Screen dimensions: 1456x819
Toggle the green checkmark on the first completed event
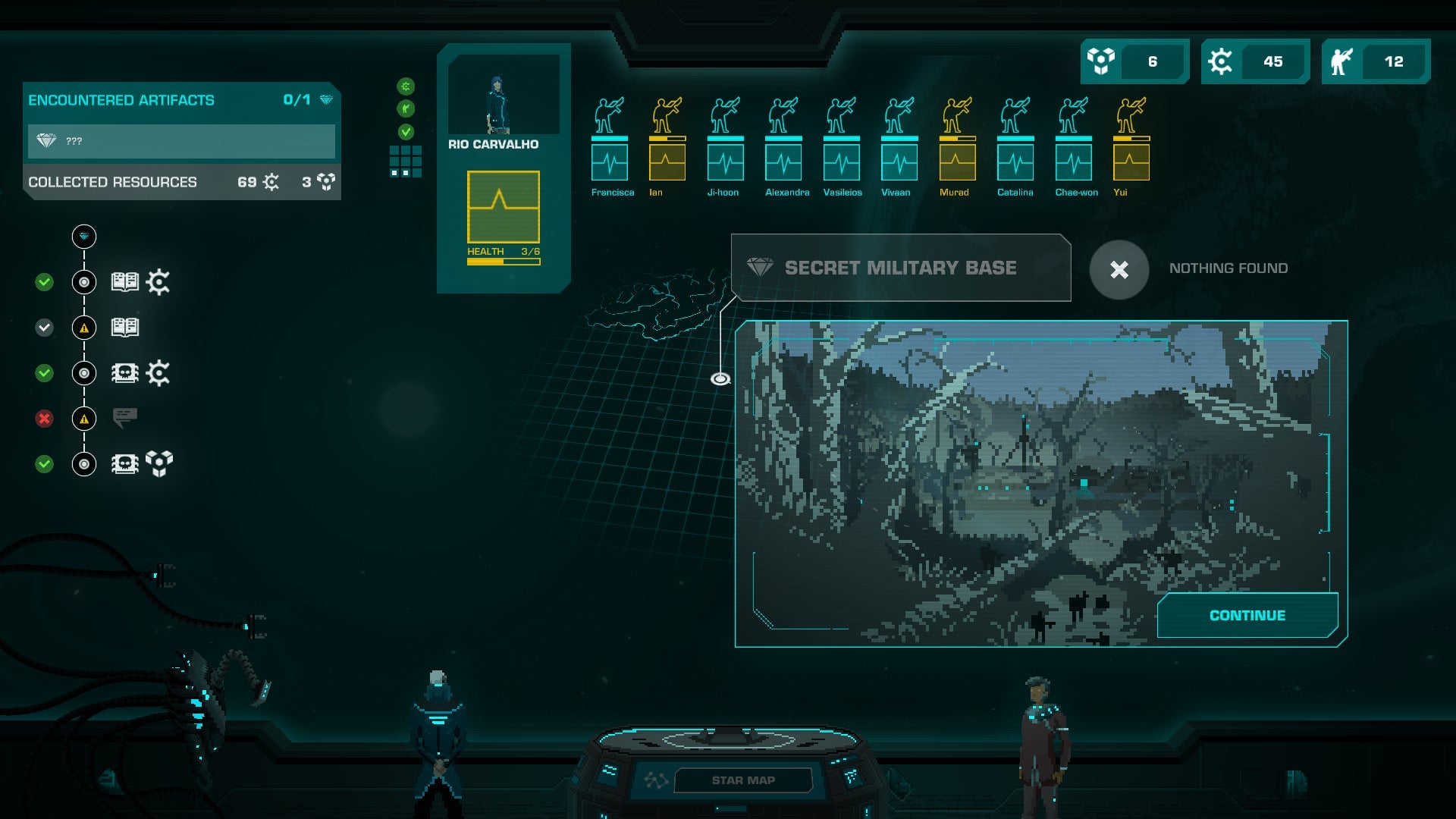[x=43, y=281]
